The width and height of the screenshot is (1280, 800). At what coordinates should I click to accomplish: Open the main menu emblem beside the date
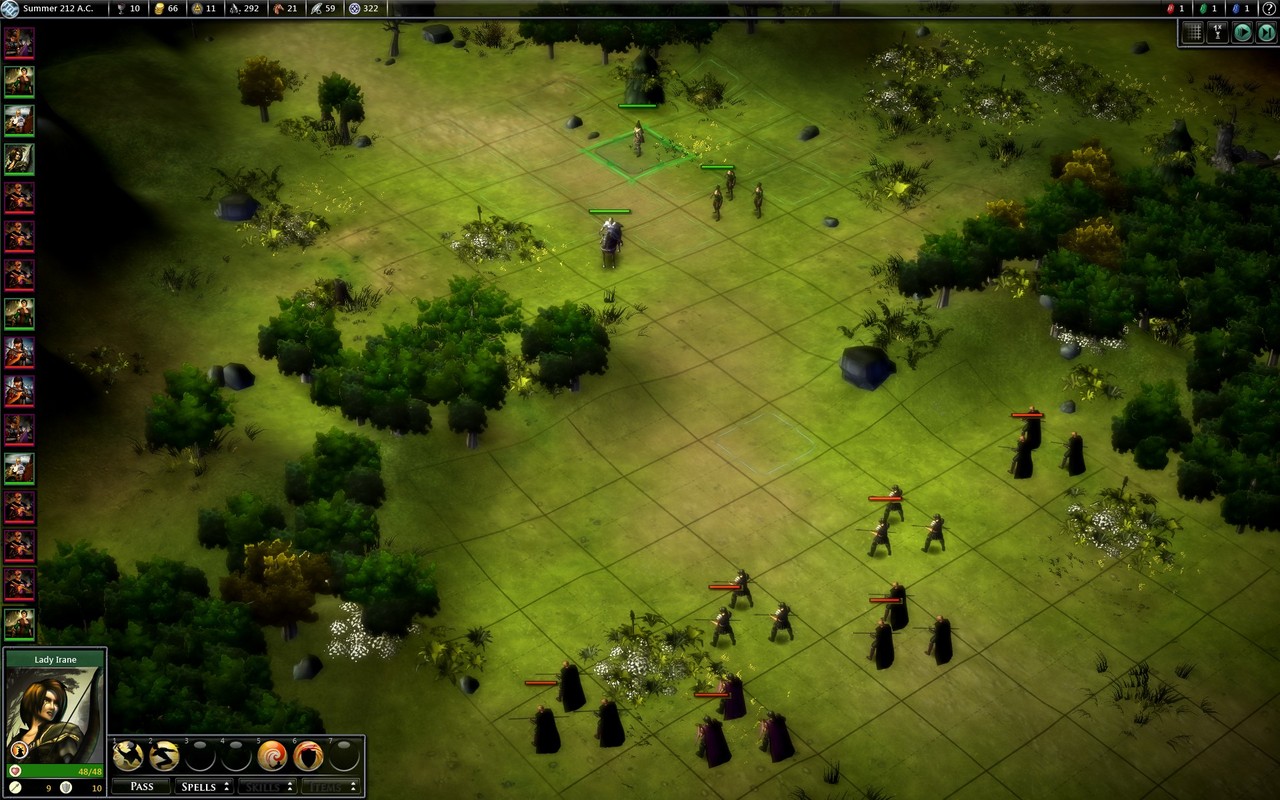[x=10, y=9]
